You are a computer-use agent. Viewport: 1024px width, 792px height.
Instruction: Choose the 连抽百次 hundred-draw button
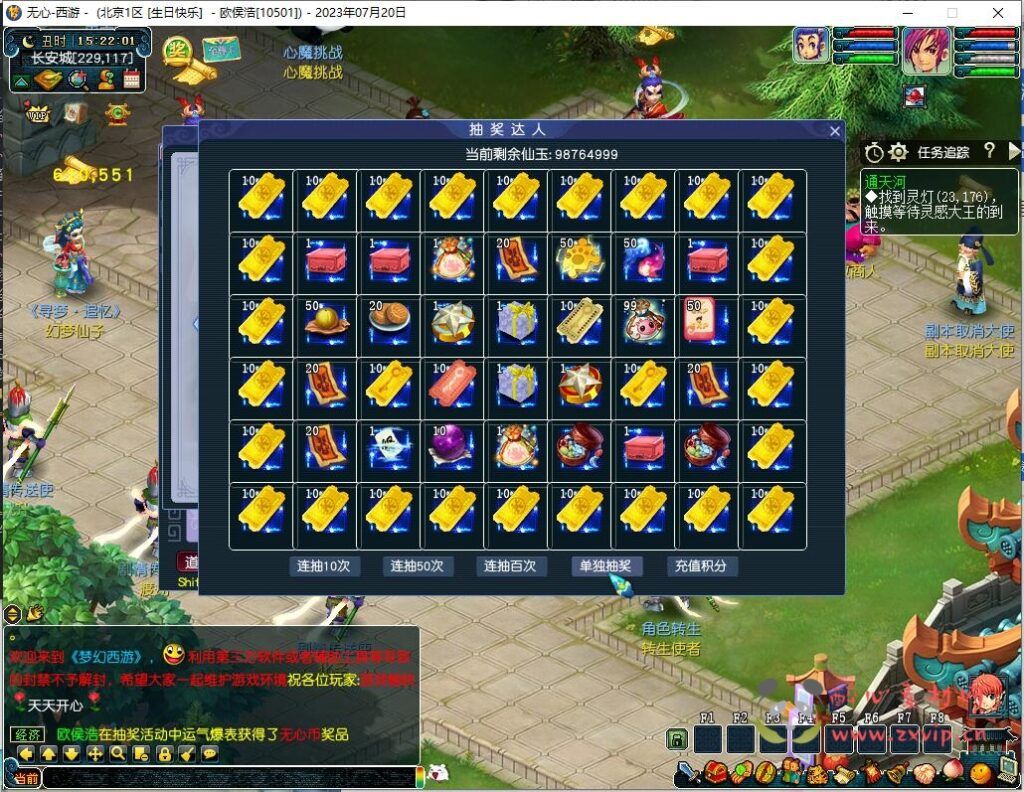coord(510,566)
